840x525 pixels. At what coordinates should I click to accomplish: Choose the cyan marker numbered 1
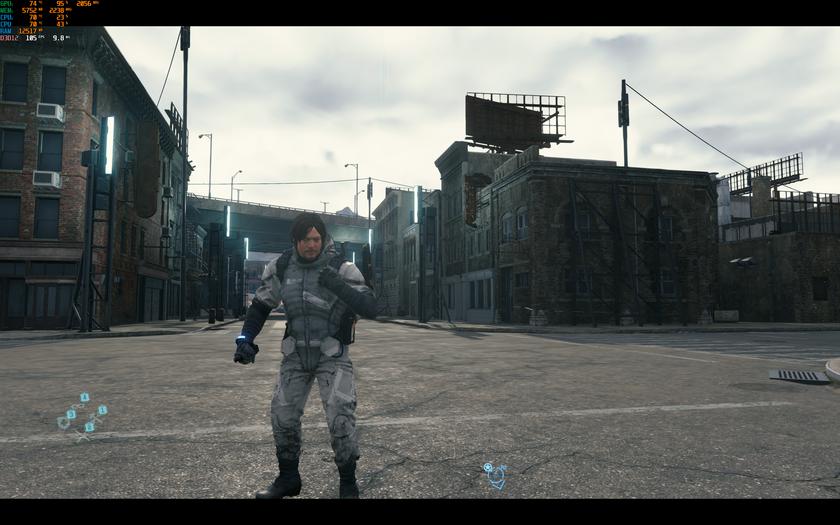[x=103, y=410]
